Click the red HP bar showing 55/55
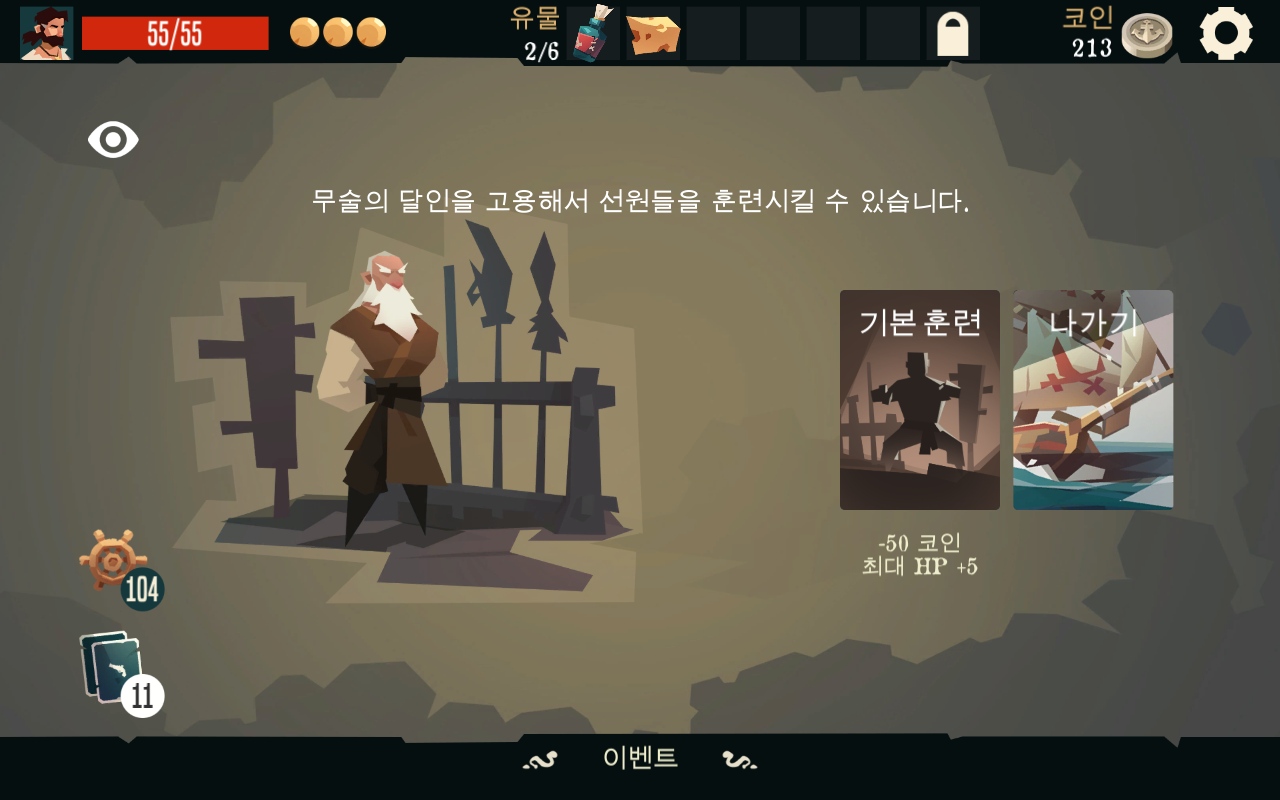1280x800 pixels. click(x=177, y=33)
